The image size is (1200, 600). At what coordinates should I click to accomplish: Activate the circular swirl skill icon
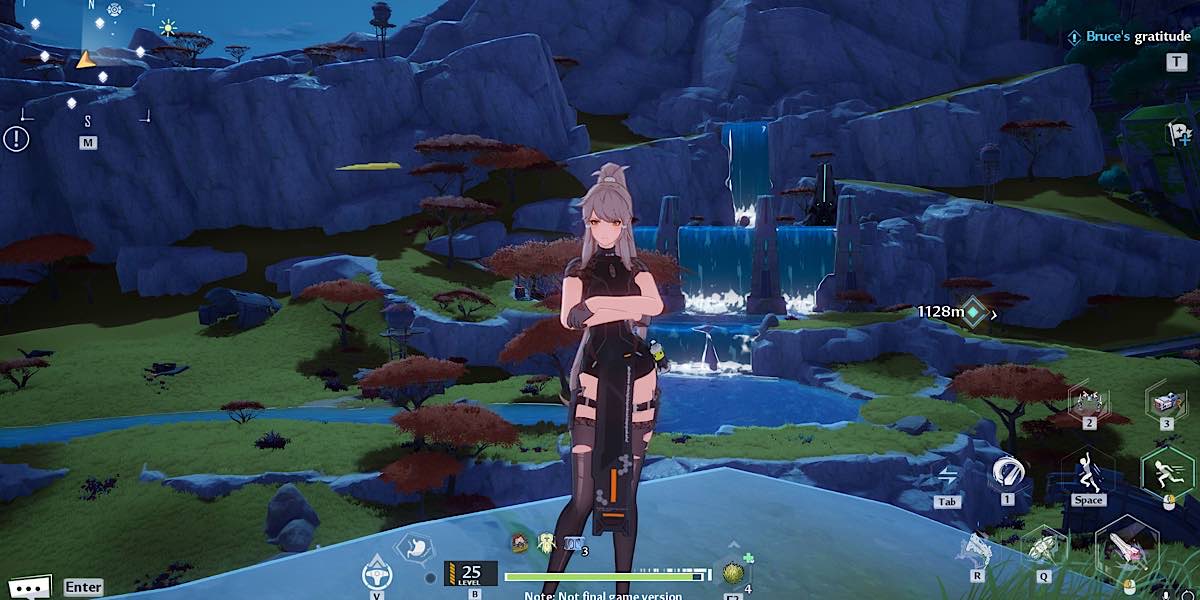[1007, 470]
